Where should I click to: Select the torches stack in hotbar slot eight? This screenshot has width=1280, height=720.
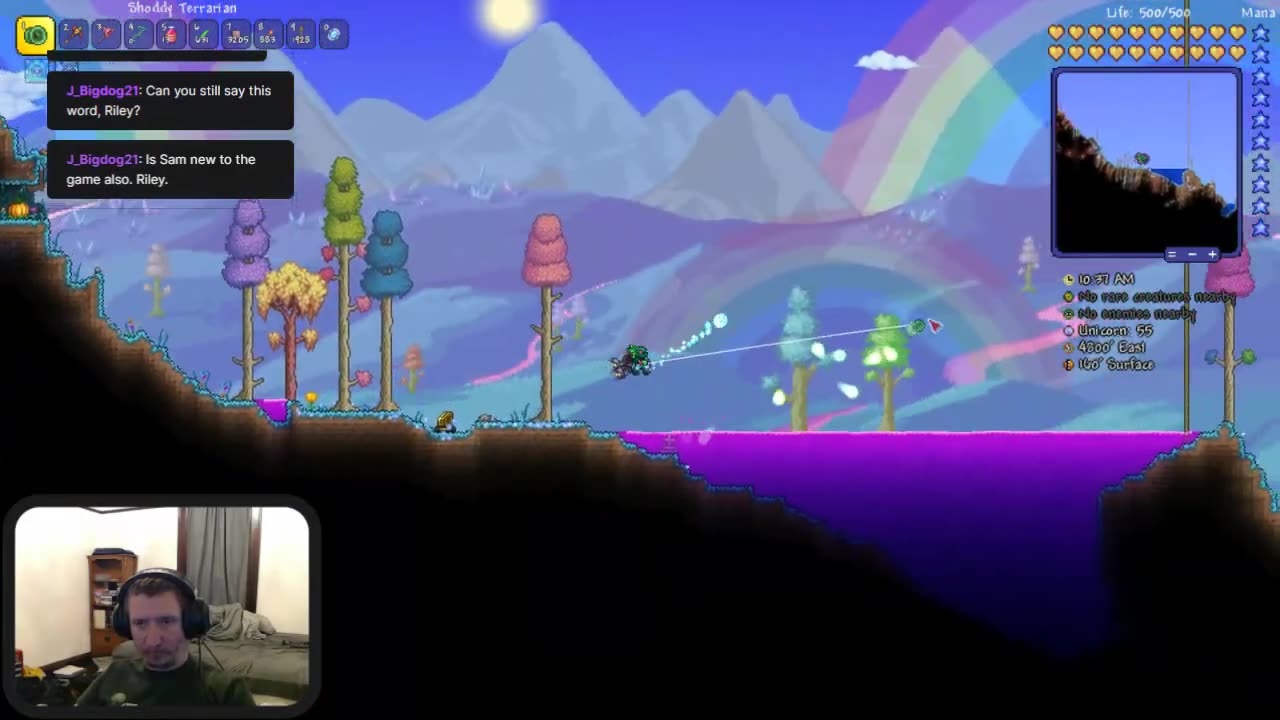[268, 35]
